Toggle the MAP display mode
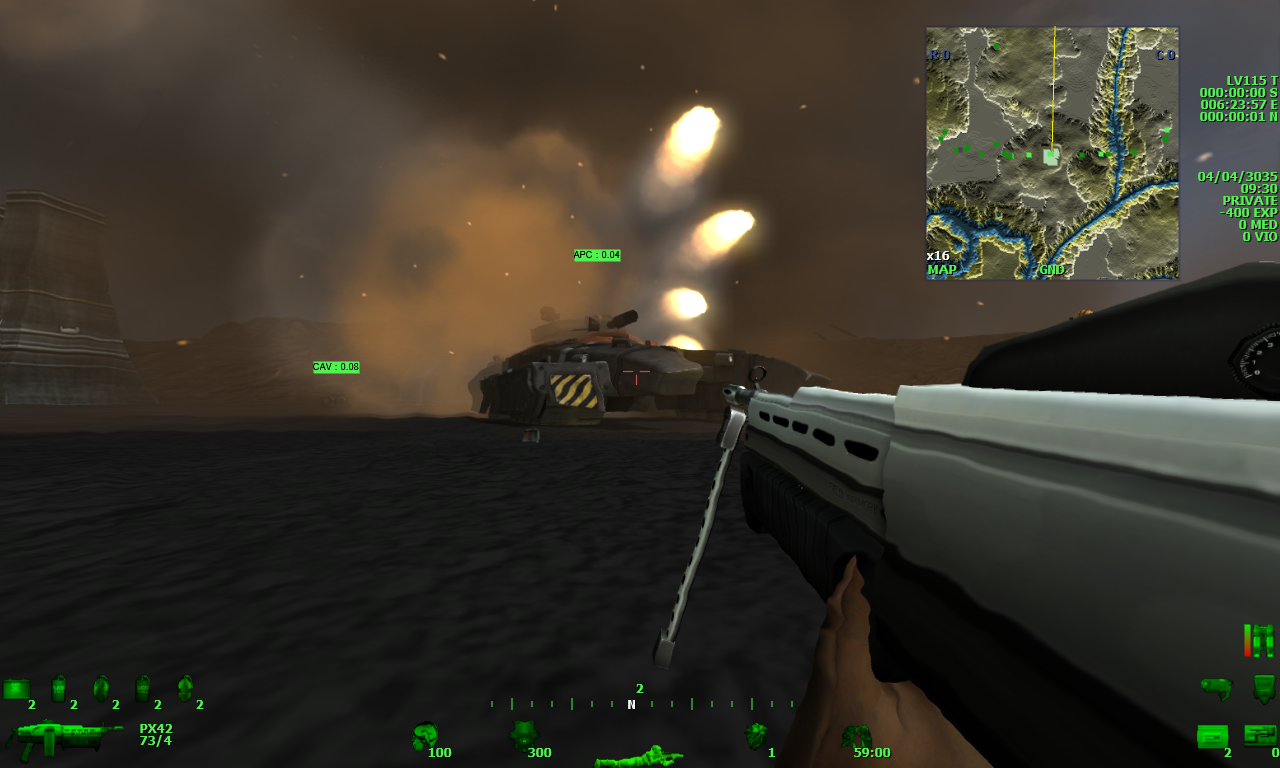Viewport: 1280px width, 768px height. click(942, 269)
